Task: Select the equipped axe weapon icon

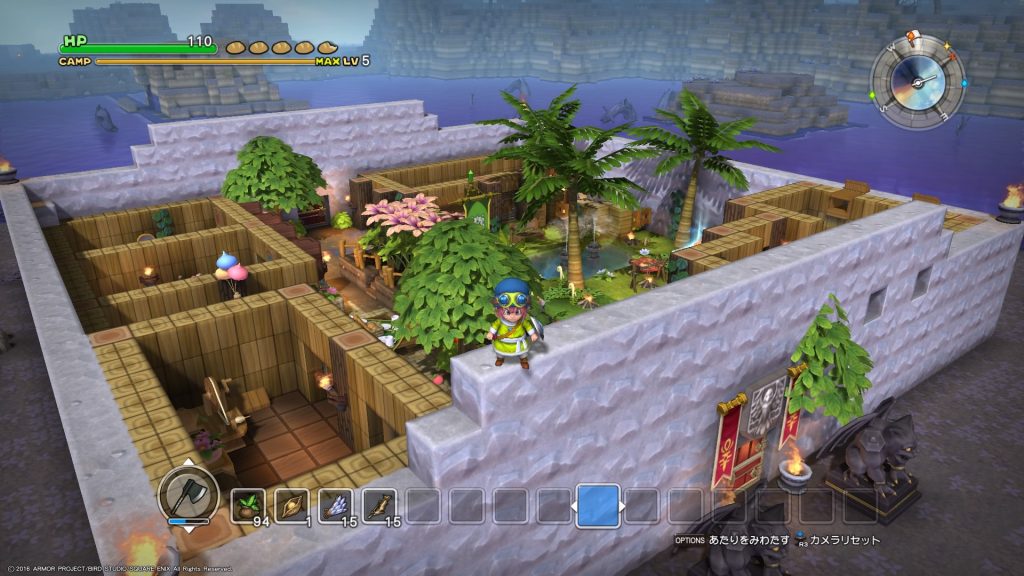Action: pyautogui.click(x=188, y=494)
